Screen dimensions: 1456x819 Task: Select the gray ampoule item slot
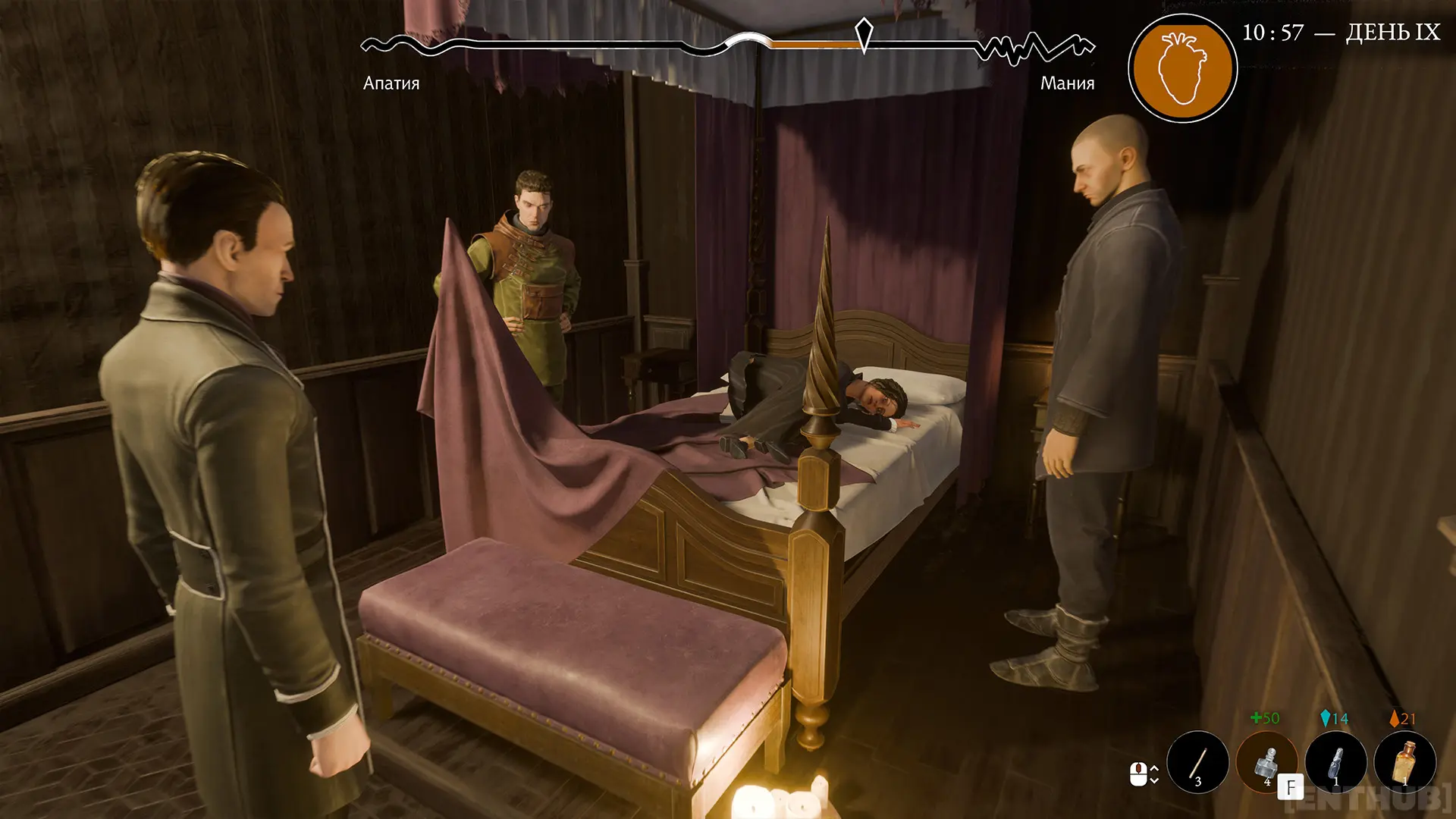pos(1335,761)
